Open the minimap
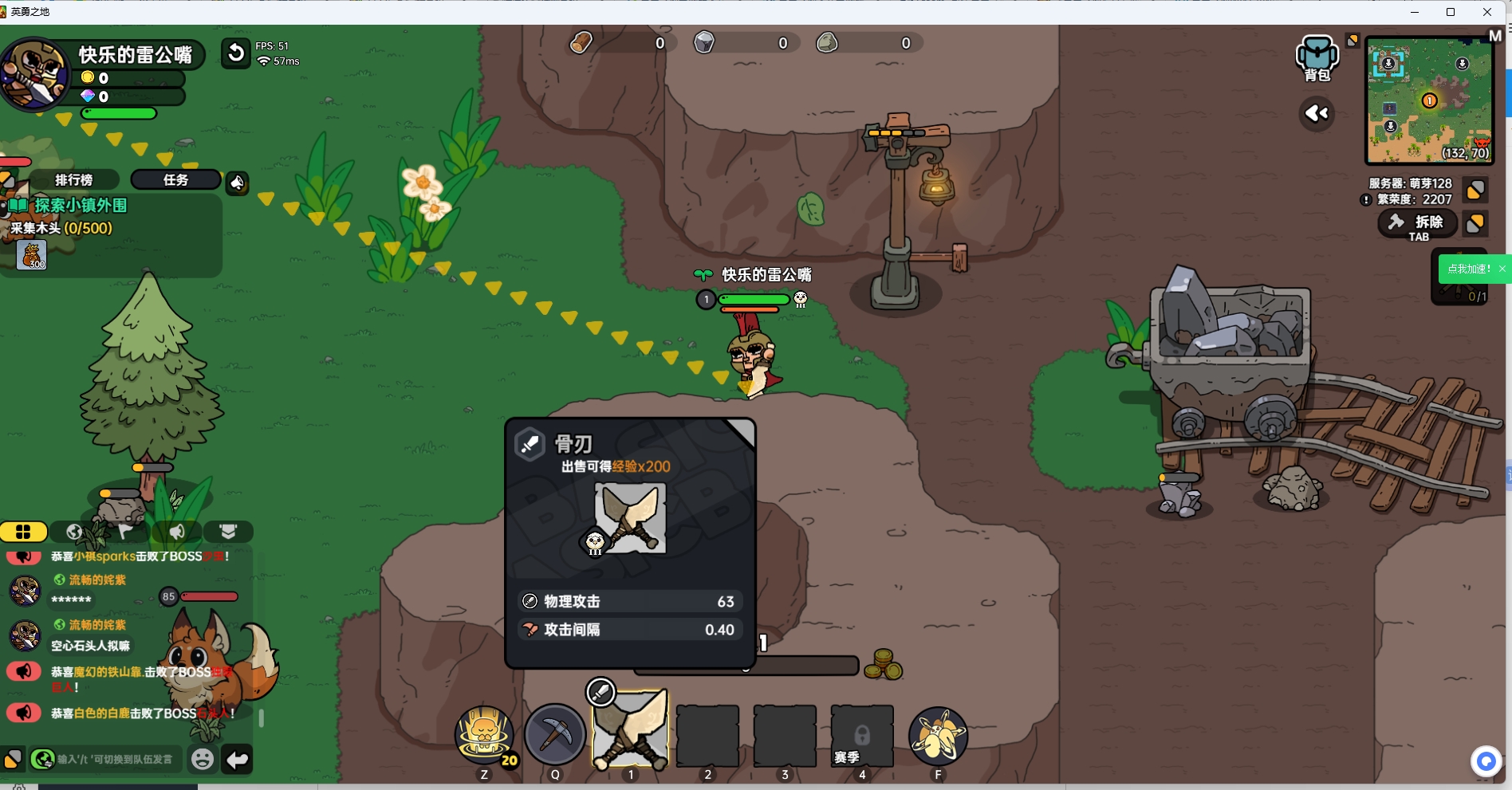This screenshot has width=1512, height=790. [1429, 100]
